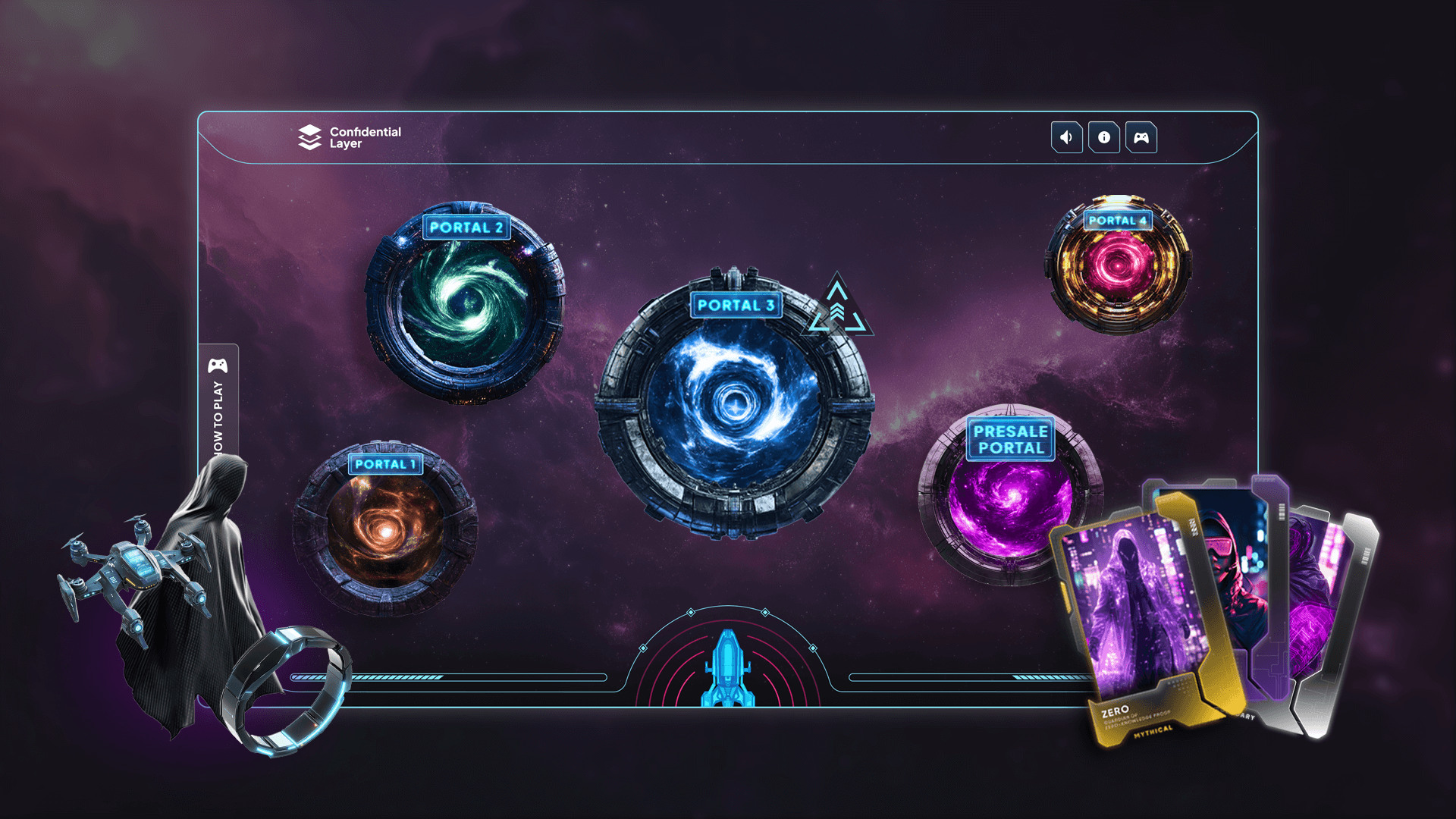
Task: Toggle the sound speaker button
Action: [x=1066, y=137]
